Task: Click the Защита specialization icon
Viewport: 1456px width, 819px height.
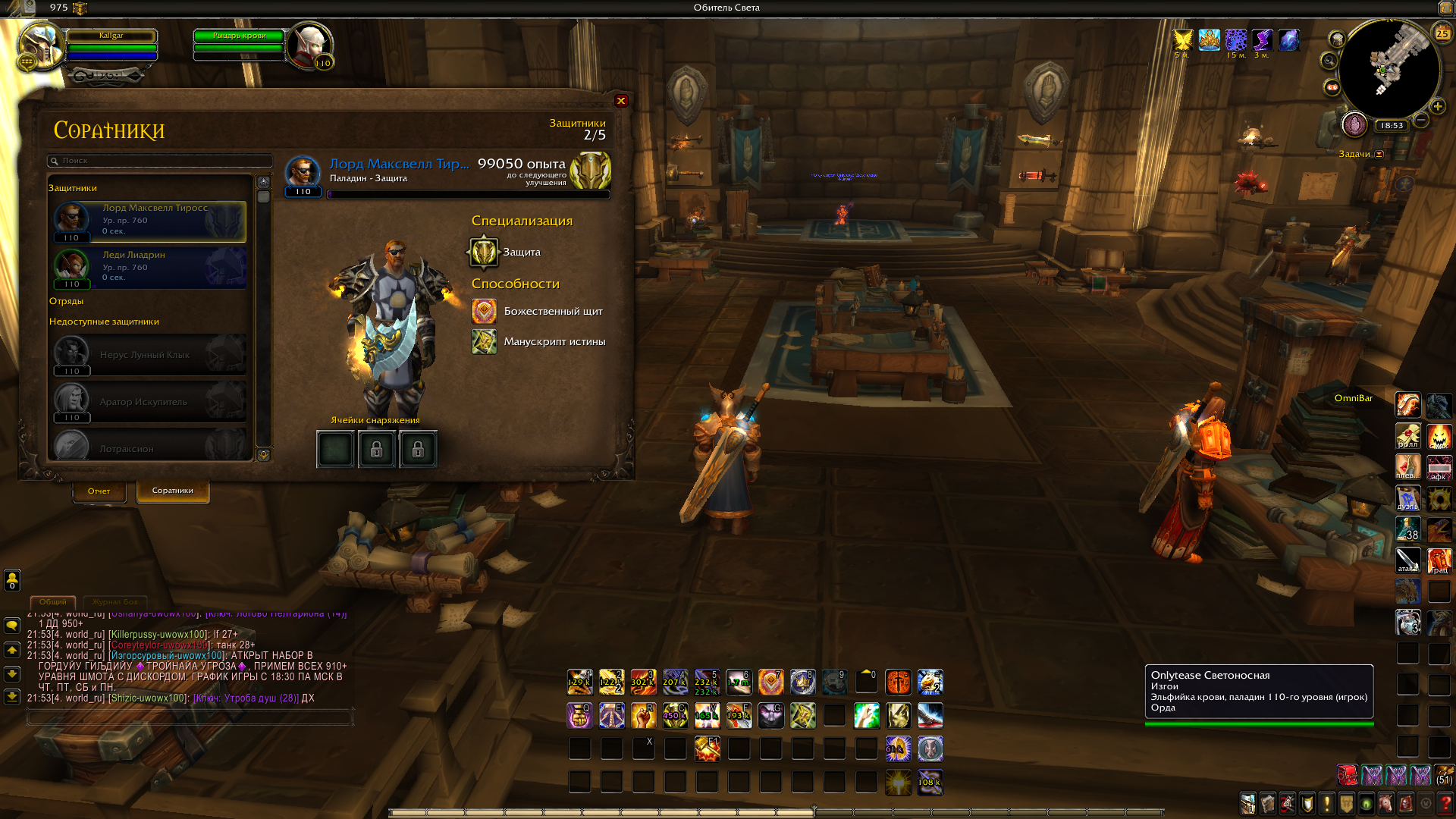Action: coord(484,252)
